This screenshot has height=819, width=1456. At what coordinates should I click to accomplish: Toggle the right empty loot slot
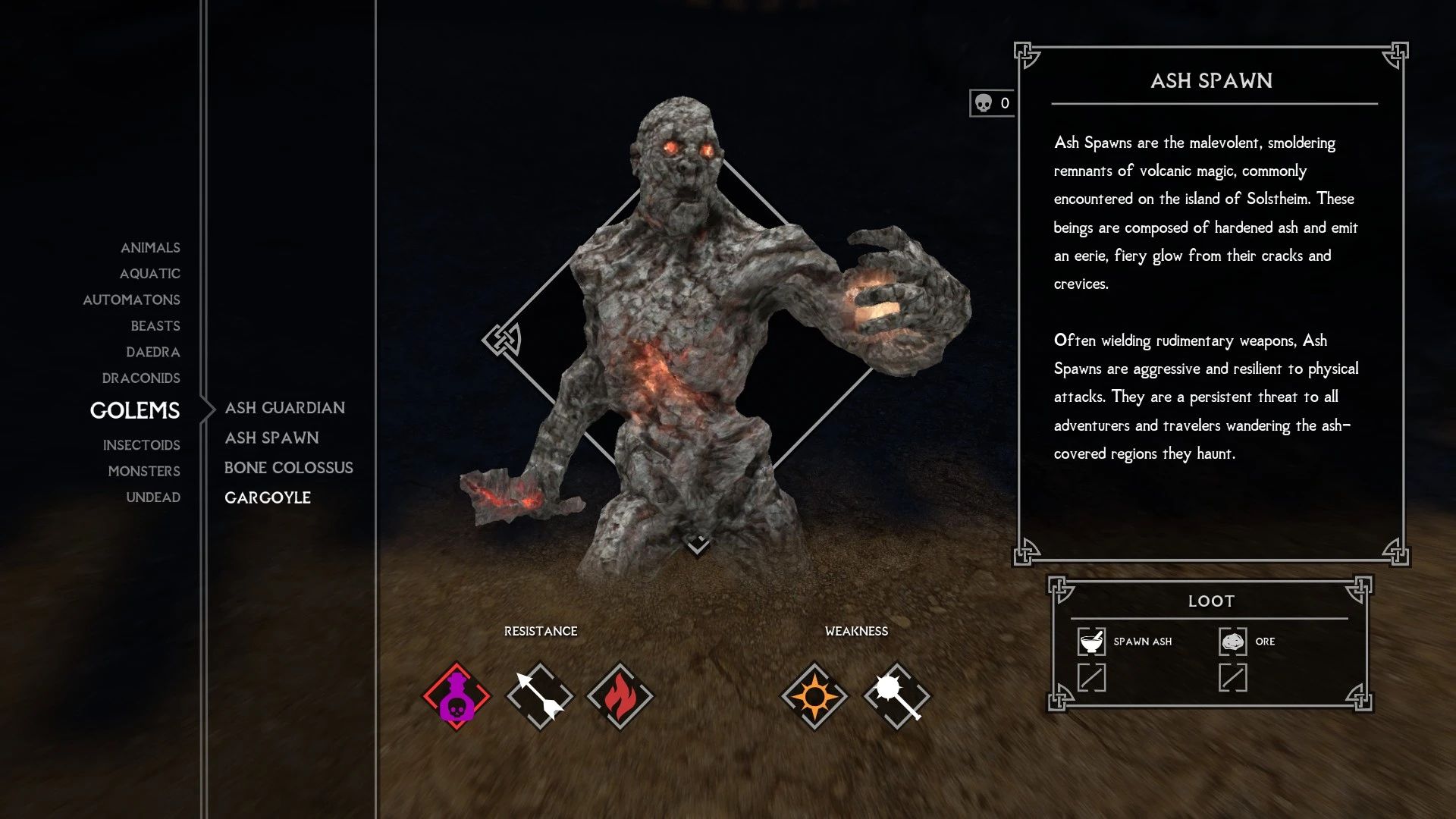pyautogui.click(x=1235, y=677)
